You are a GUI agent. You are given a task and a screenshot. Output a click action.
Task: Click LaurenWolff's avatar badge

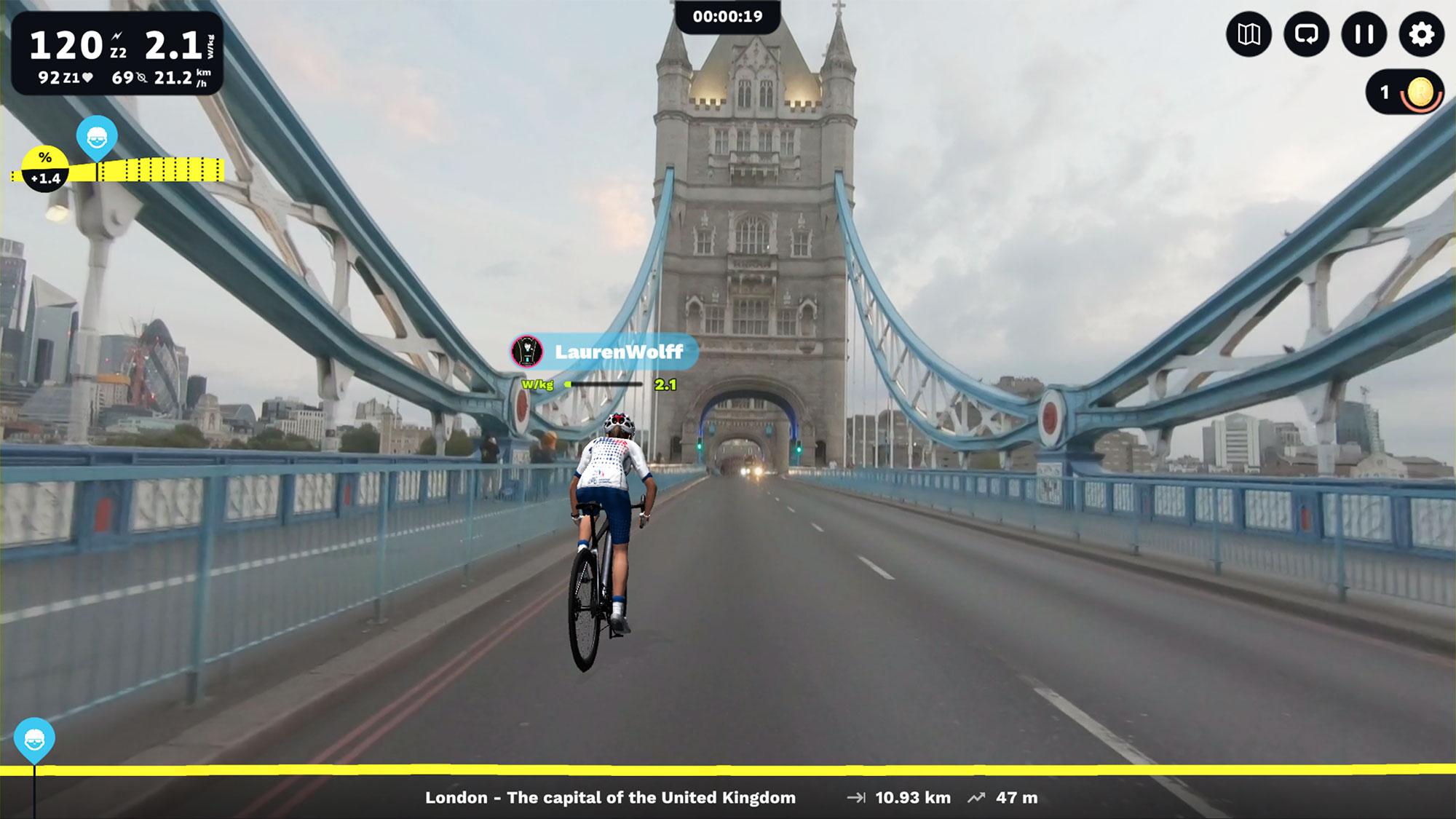pyautogui.click(x=526, y=352)
